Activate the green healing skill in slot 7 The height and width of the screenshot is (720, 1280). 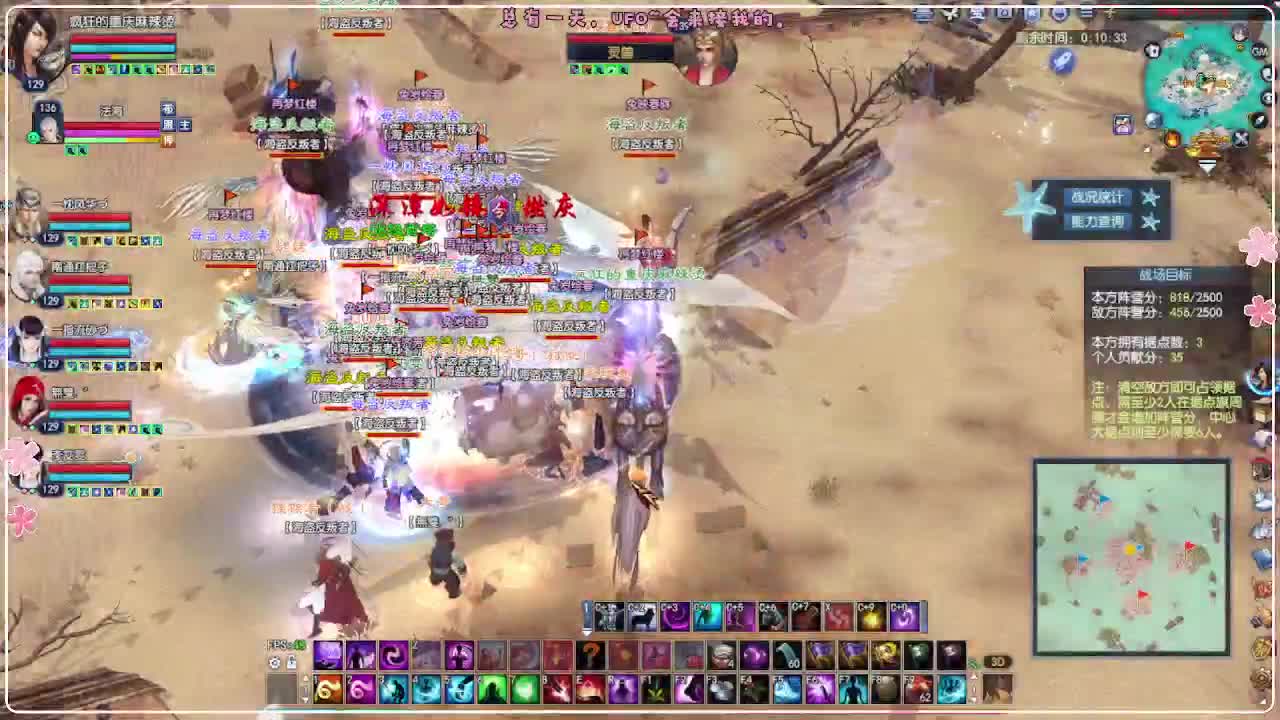point(523,688)
